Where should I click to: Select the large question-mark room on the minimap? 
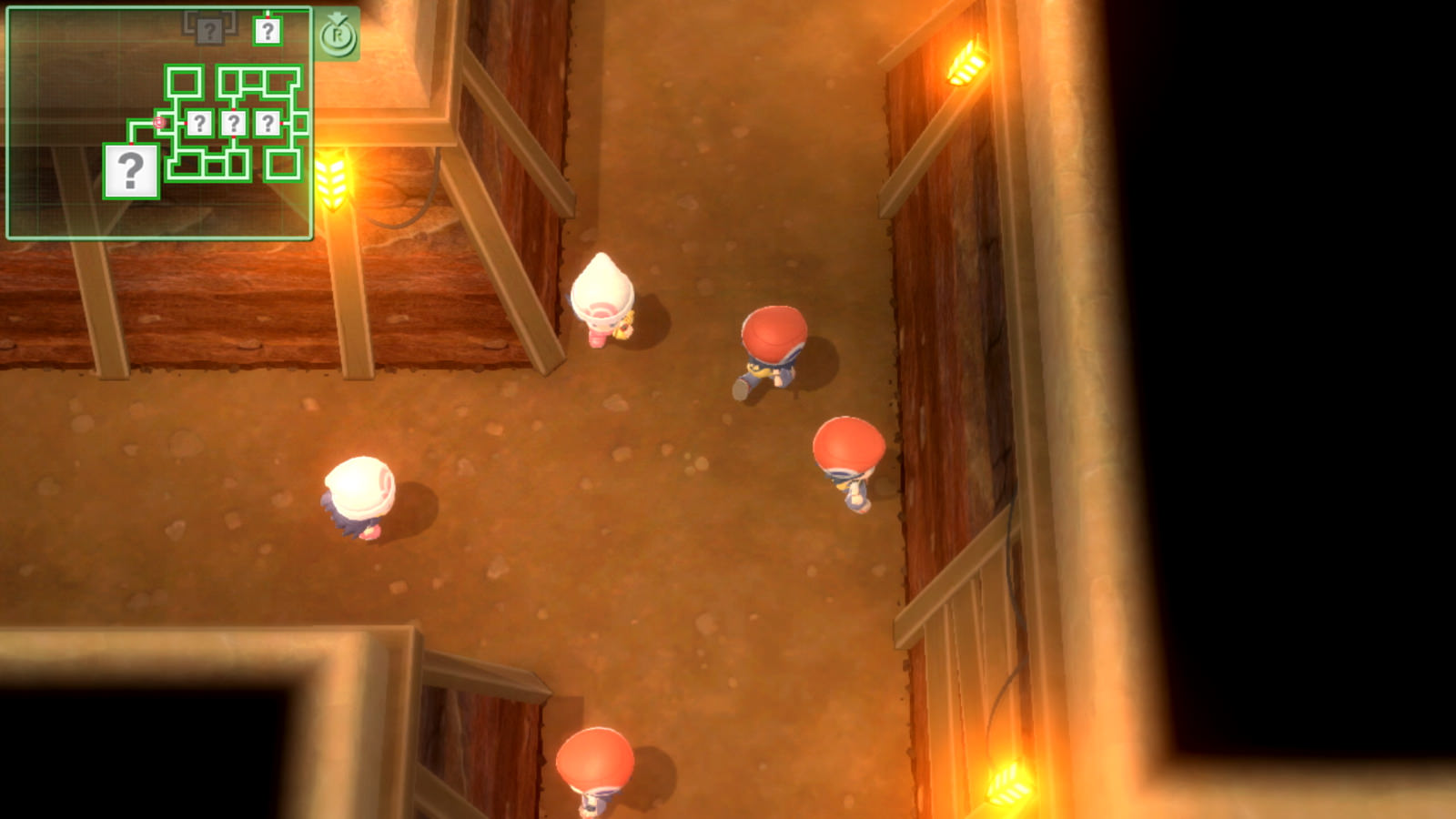(x=131, y=169)
